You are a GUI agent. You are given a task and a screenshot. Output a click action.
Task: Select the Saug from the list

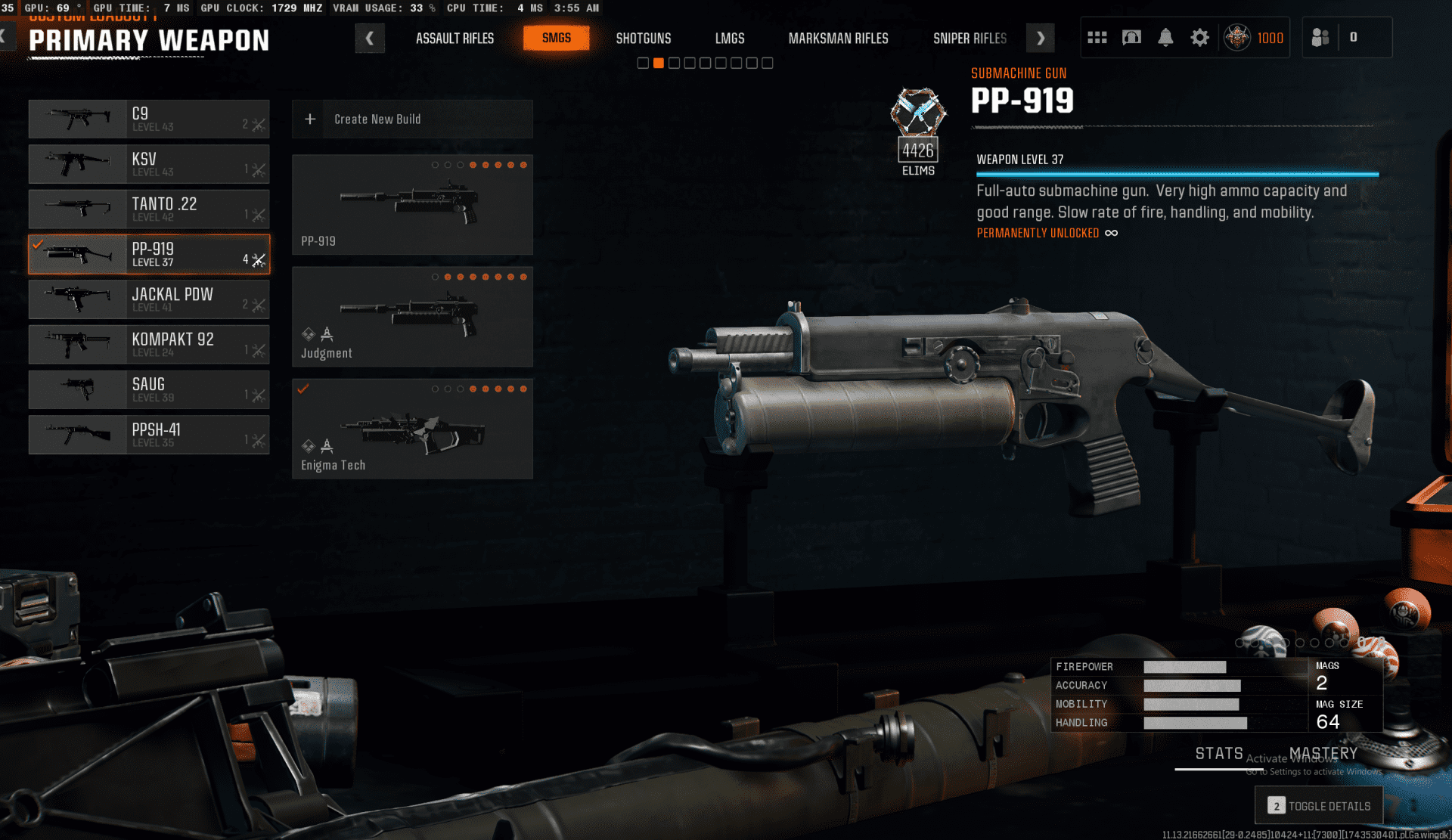coord(149,389)
